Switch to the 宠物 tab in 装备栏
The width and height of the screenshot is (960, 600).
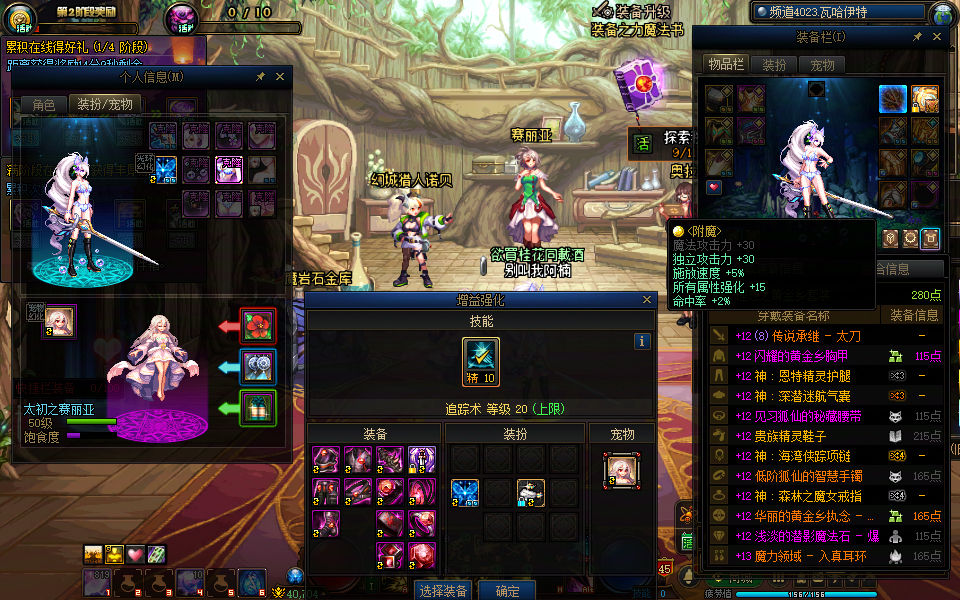pyautogui.click(x=822, y=65)
